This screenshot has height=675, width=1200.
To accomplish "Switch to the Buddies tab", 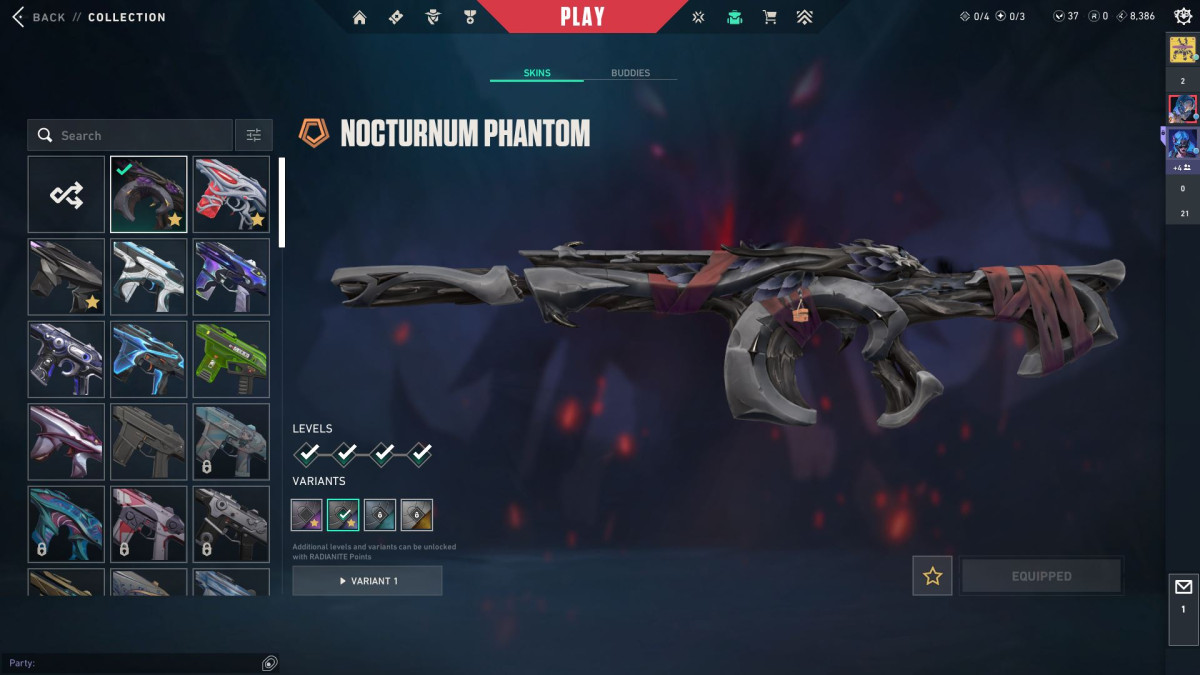I will click(x=630, y=73).
